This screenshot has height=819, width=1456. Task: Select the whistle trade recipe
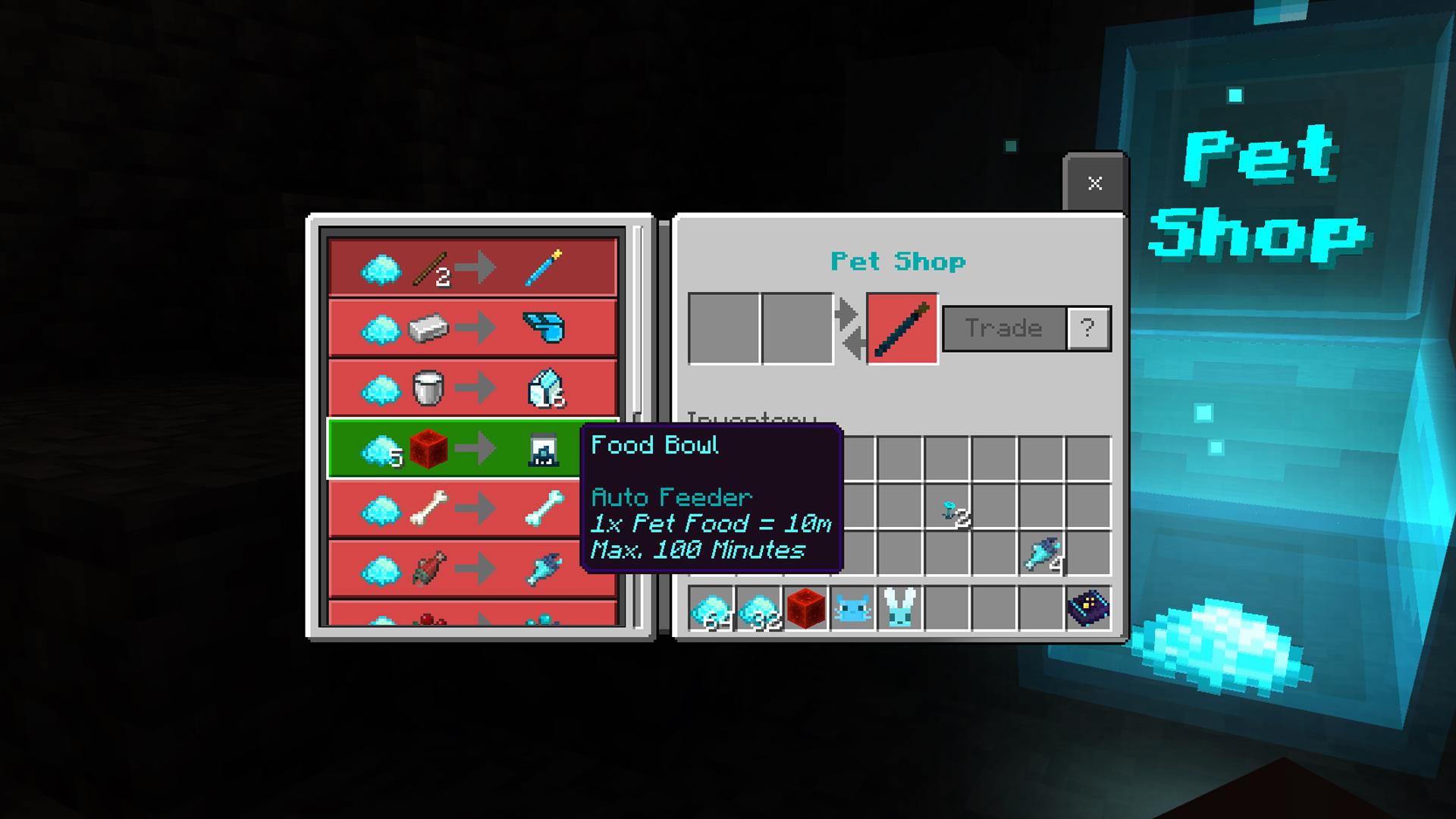[470, 326]
